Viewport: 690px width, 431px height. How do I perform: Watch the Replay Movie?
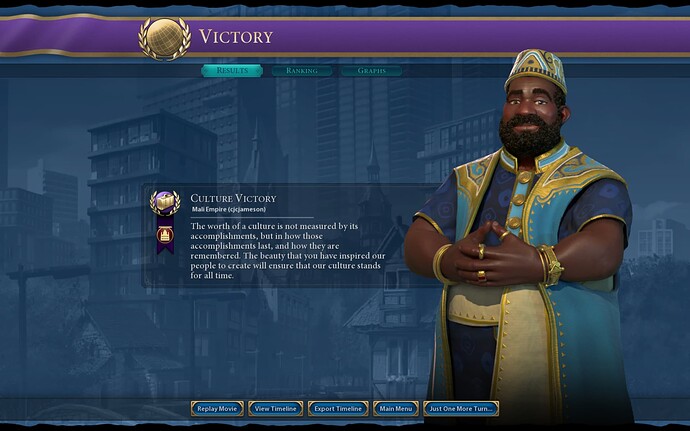click(x=218, y=408)
